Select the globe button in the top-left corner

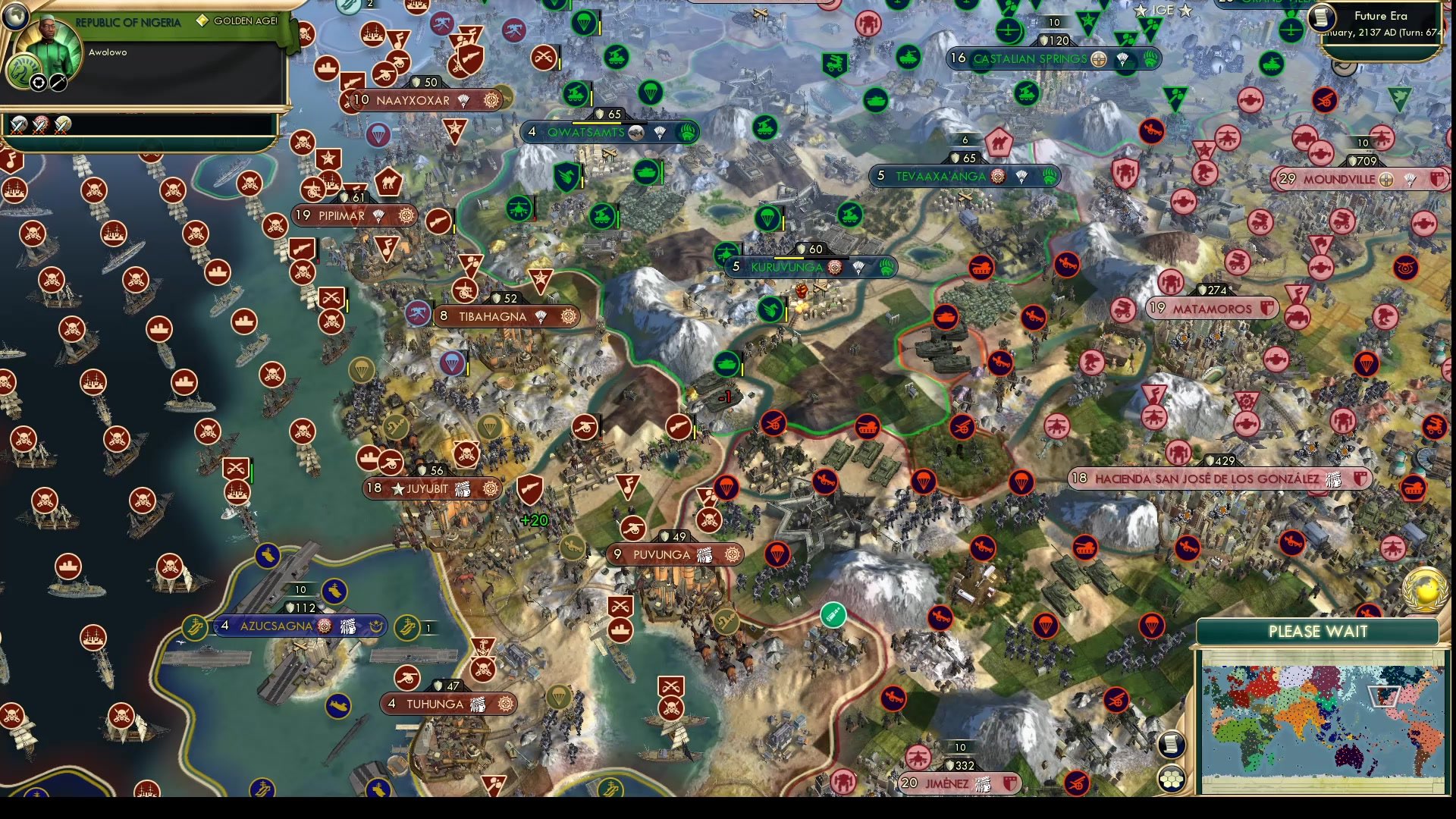point(15,17)
